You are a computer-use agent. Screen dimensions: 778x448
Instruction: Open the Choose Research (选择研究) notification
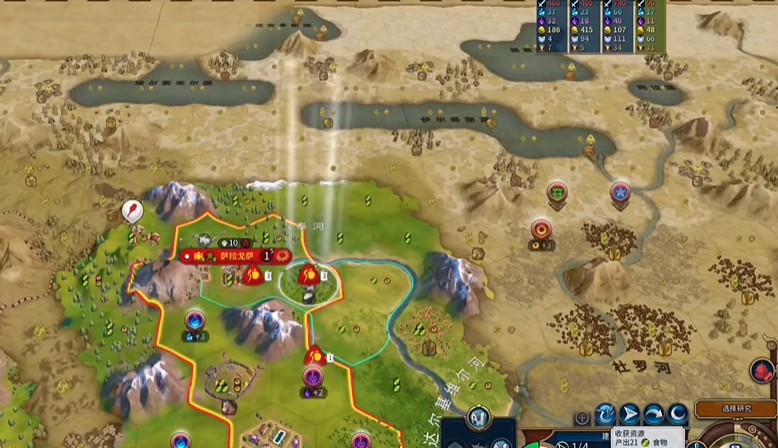[x=735, y=409]
